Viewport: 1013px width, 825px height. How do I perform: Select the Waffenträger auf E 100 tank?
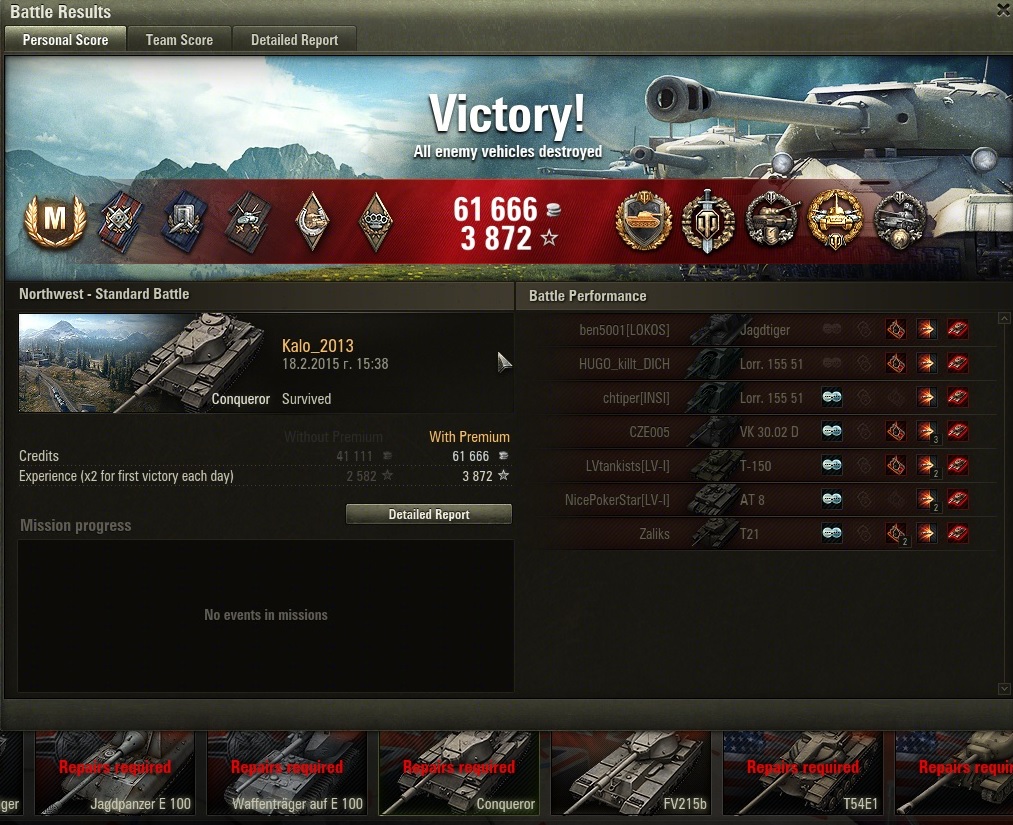coord(288,773)
